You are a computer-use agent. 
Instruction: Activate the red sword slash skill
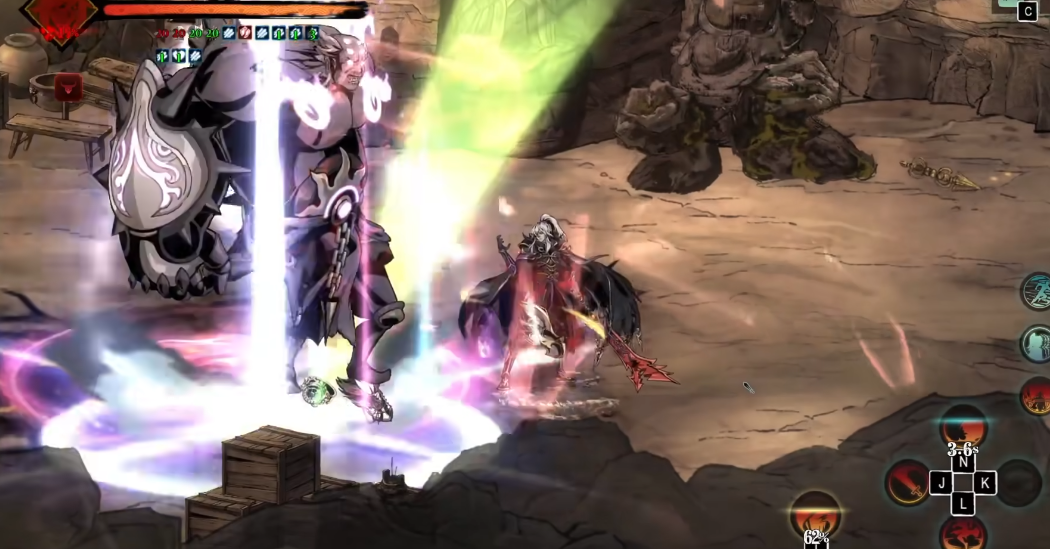coord(907,483)
